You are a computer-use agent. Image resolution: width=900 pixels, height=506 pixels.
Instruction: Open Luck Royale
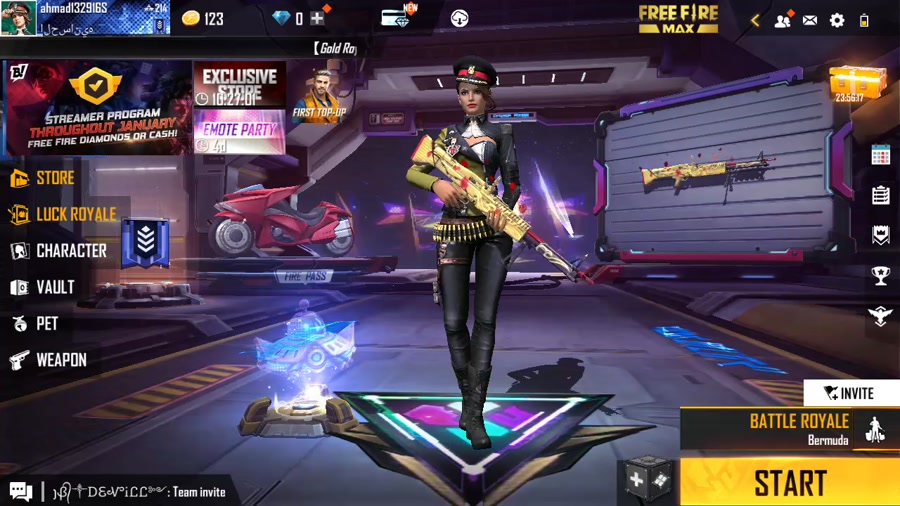point(63,215)
